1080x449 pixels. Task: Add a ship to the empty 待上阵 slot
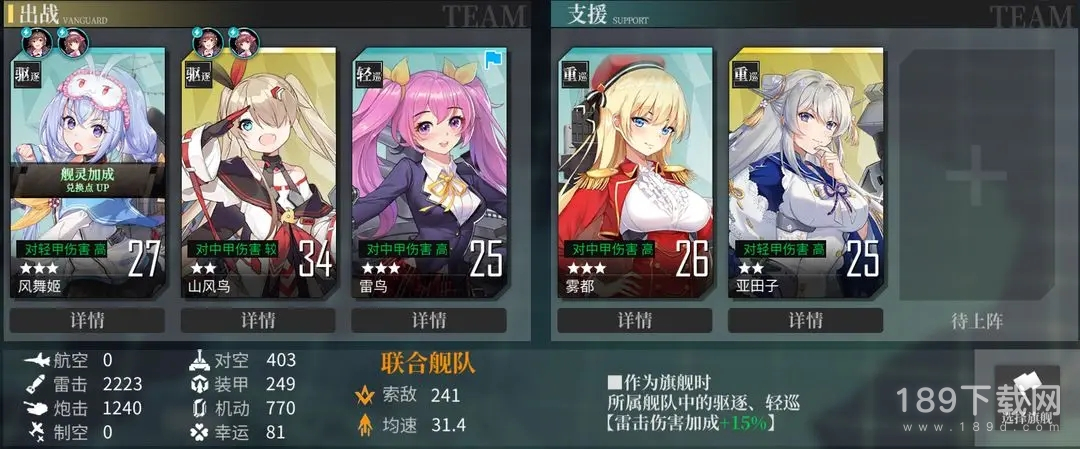(x=976, y=180)
